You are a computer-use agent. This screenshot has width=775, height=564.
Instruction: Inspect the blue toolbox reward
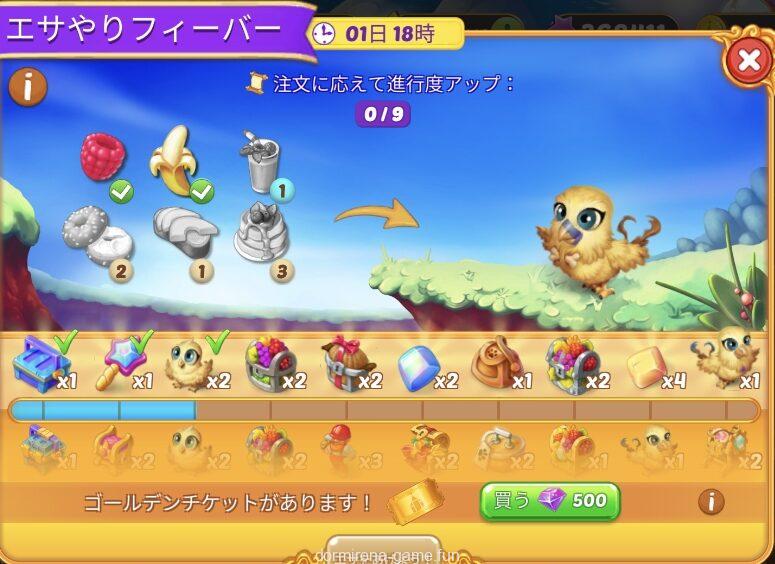point(39,366)
